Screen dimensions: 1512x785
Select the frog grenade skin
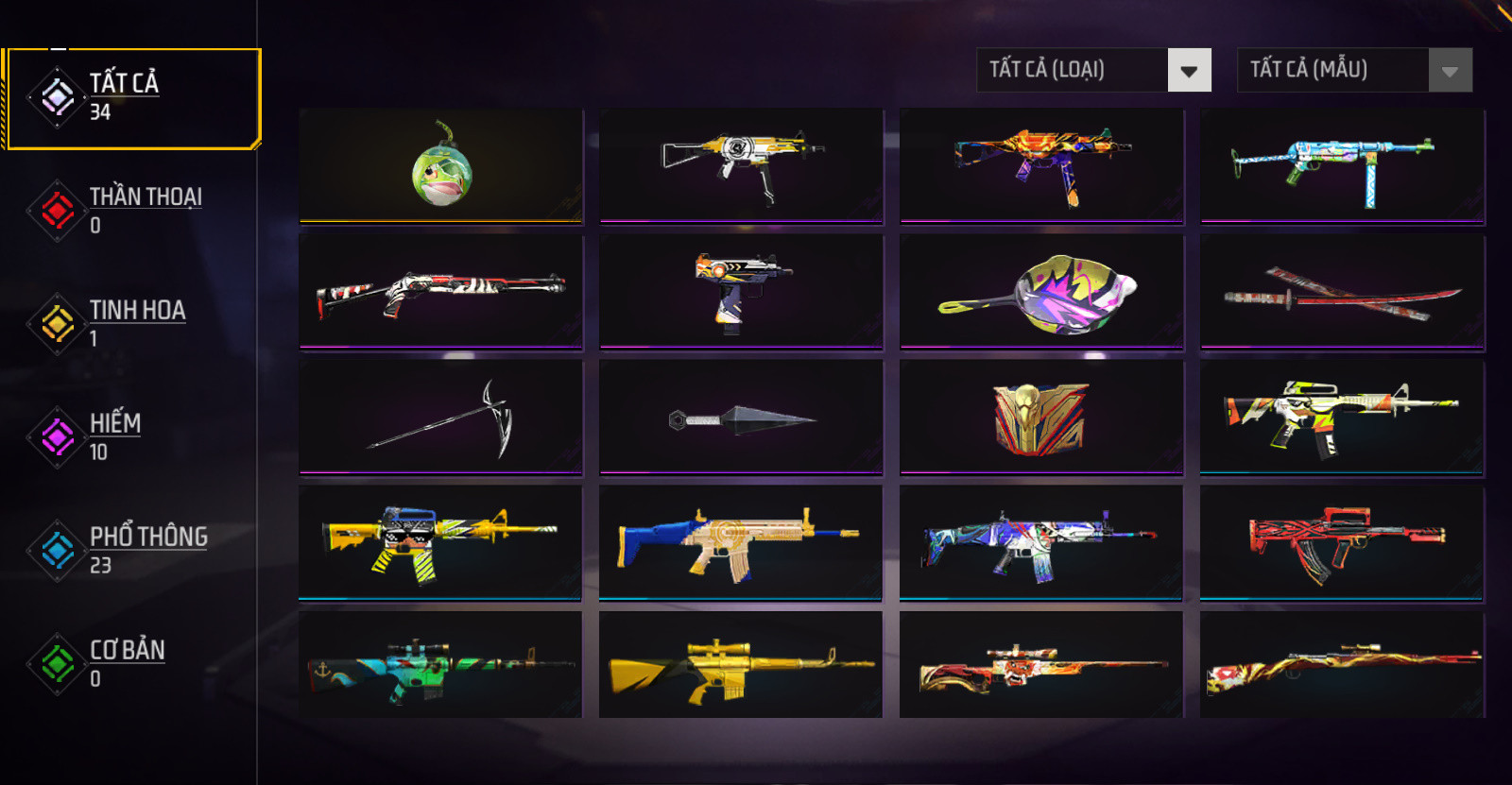tap(441, 166)
